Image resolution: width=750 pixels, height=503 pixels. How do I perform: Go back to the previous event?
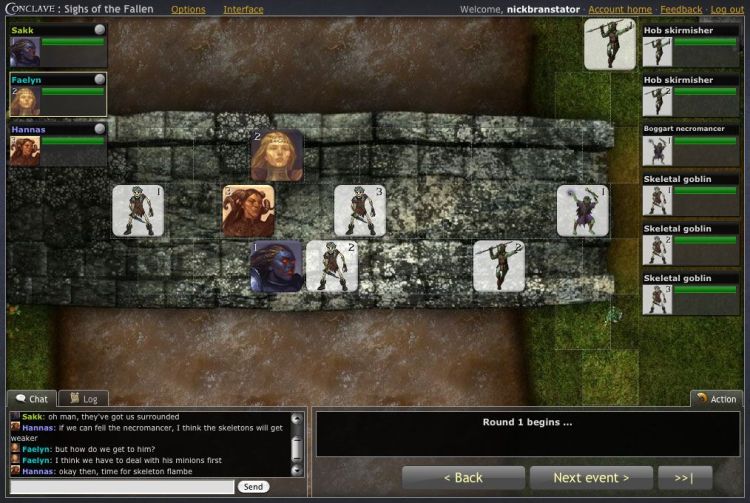coord(462,478)
